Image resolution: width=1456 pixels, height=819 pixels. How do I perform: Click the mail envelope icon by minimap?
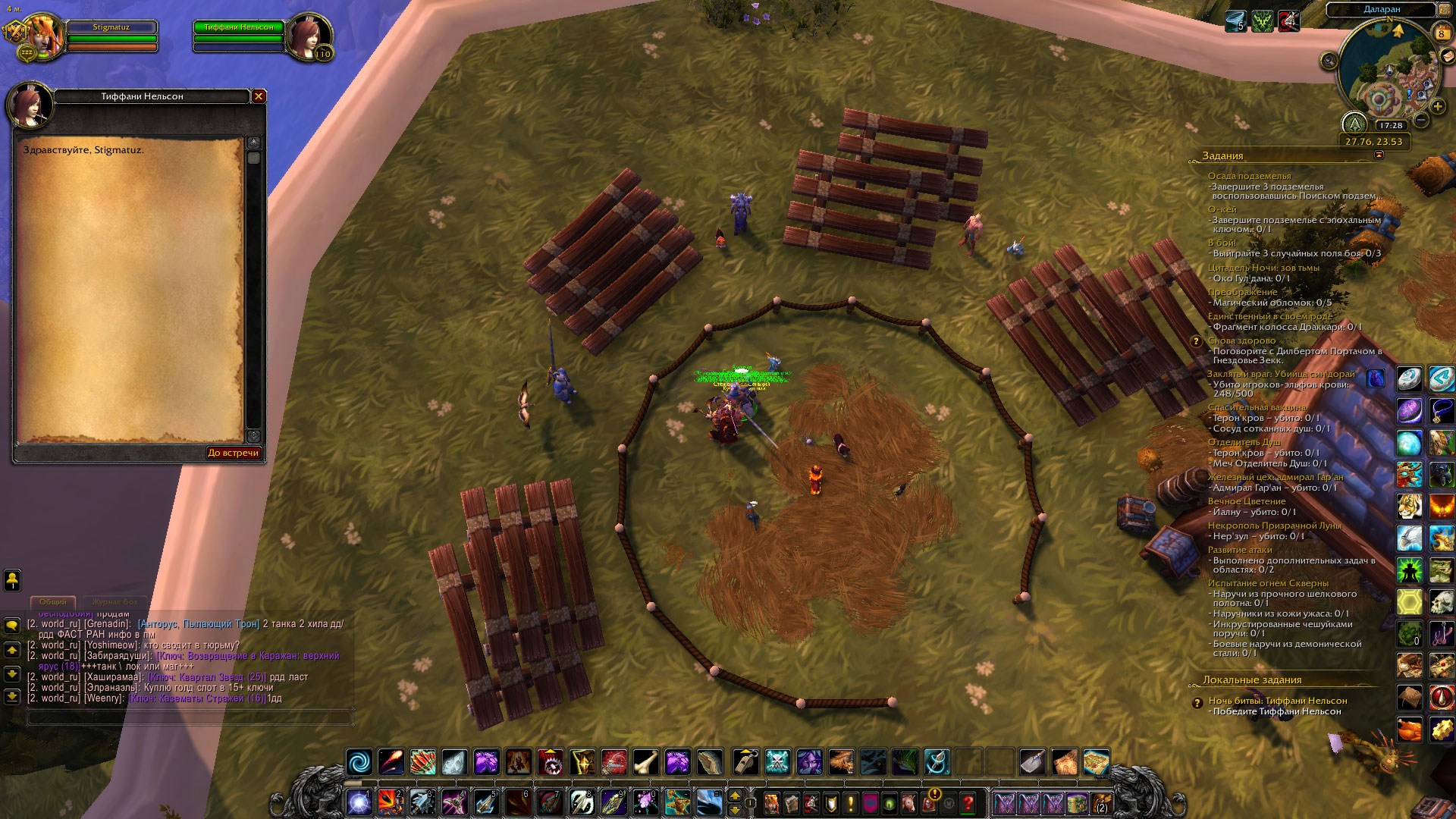pos(1447,56)
